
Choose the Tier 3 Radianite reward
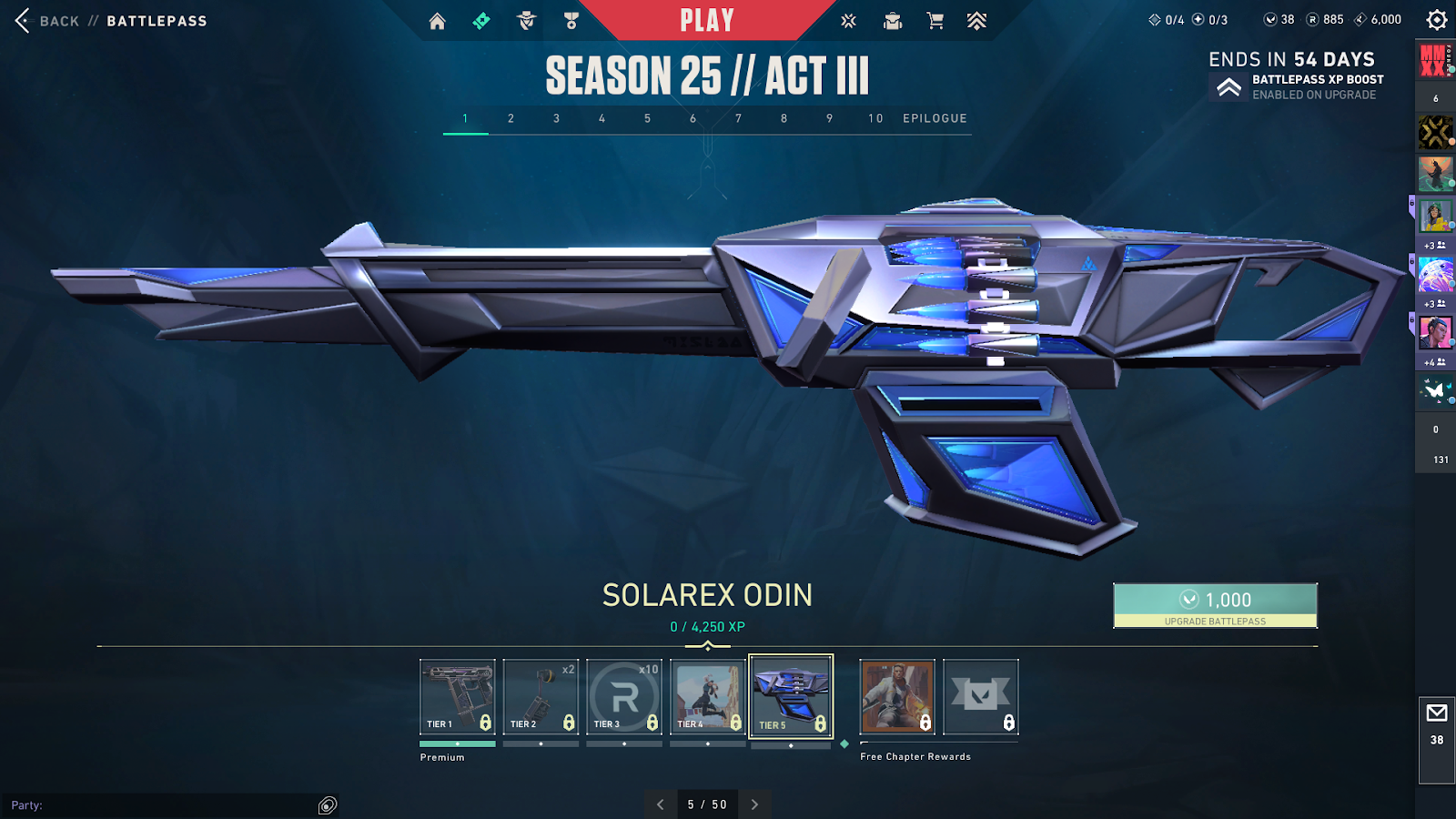coord(624,697)
